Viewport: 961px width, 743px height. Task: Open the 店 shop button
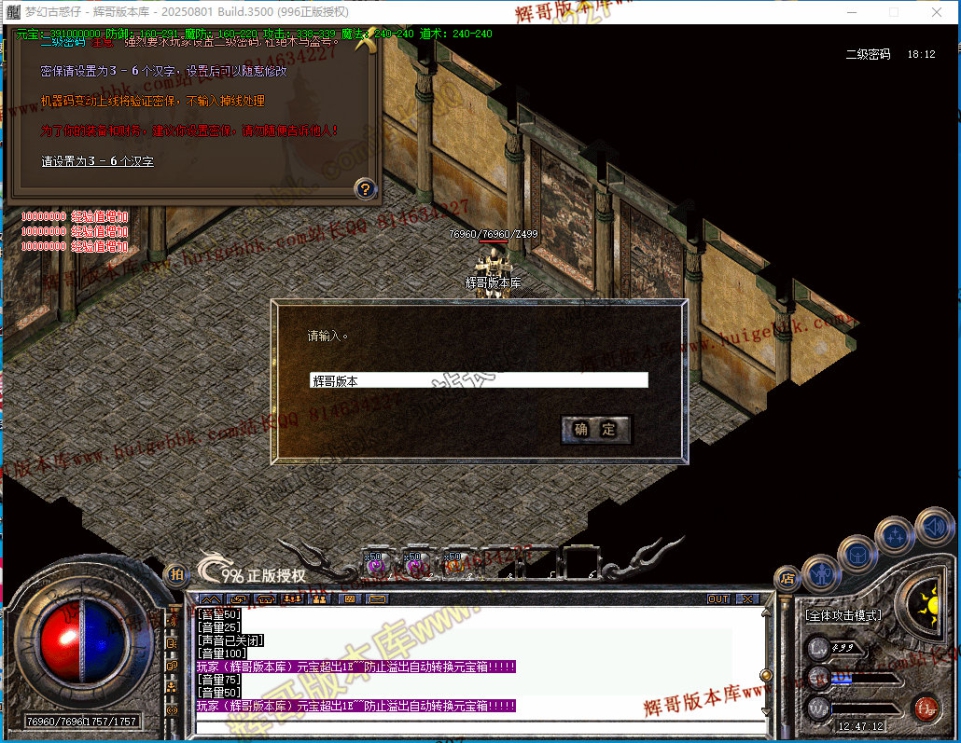click(788, 577)
